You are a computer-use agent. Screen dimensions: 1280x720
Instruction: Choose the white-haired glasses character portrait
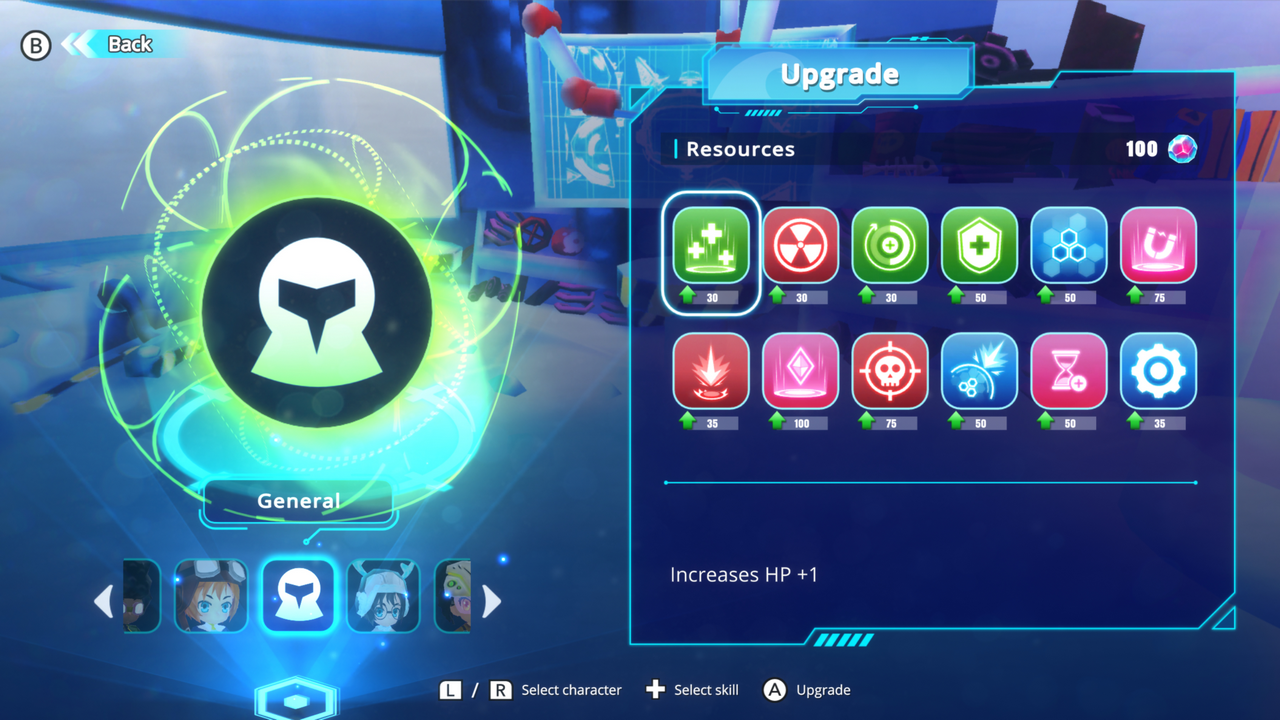(x=383, y=597)
